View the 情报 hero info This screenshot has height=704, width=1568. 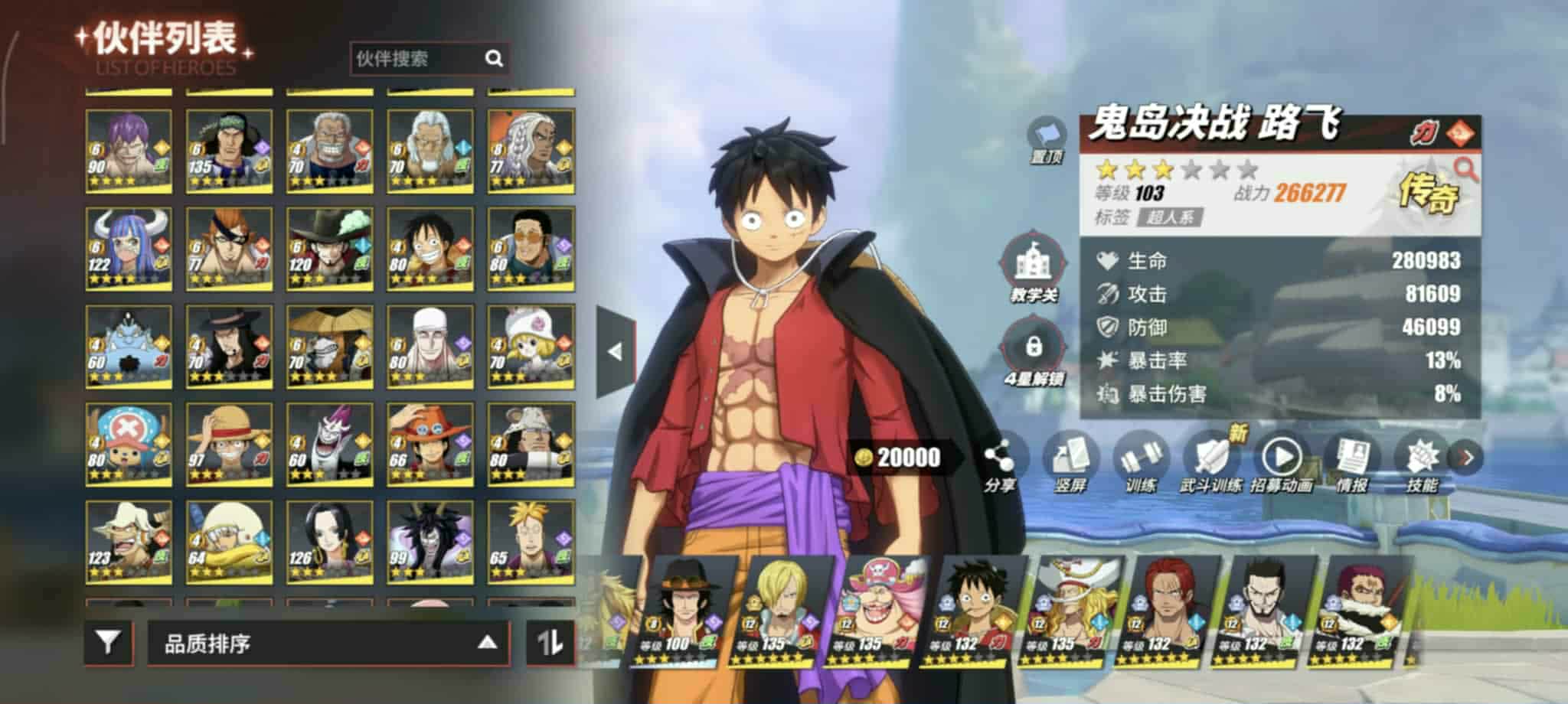coord(1351,462)
